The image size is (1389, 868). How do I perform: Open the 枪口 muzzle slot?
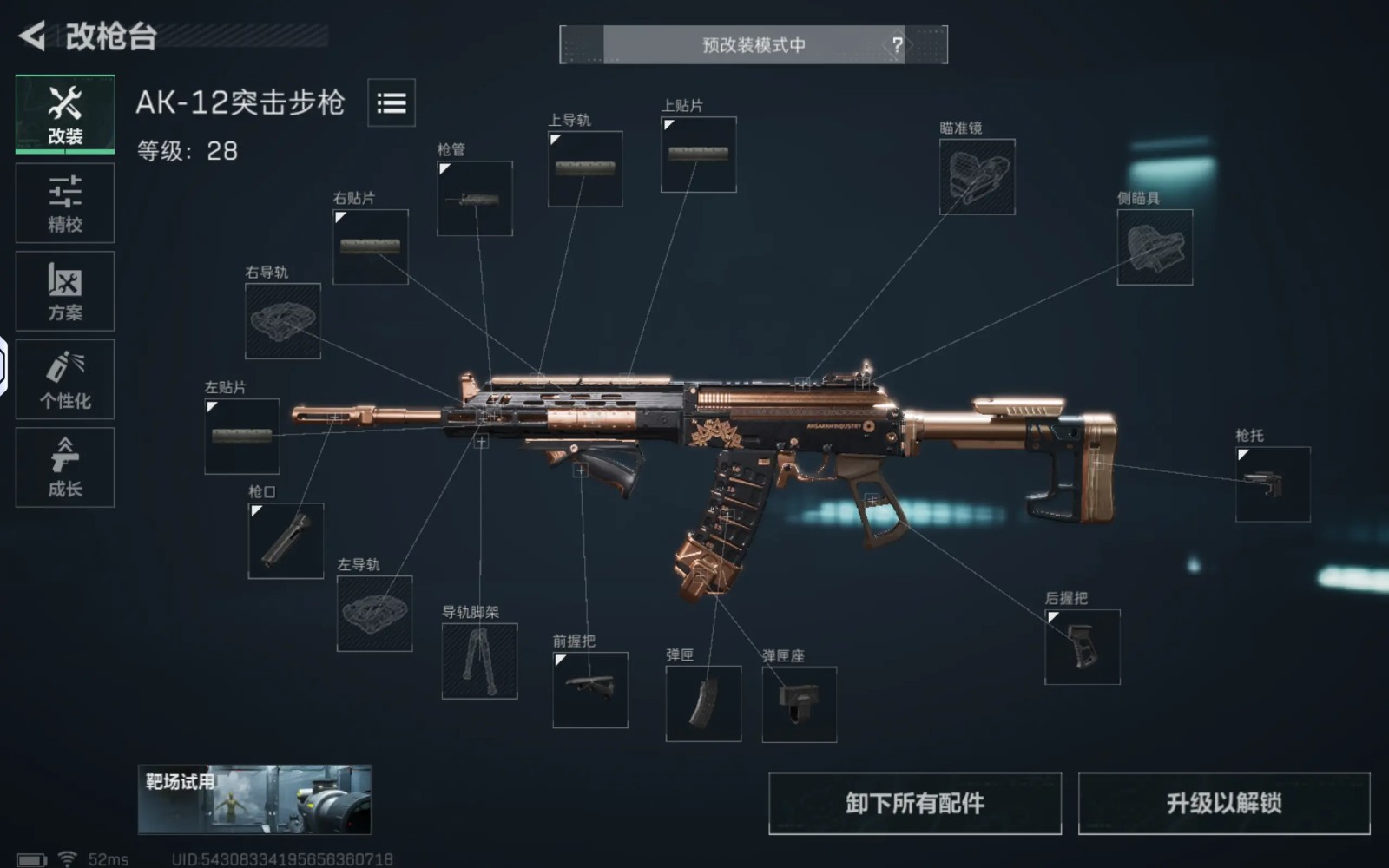[286, 541]
